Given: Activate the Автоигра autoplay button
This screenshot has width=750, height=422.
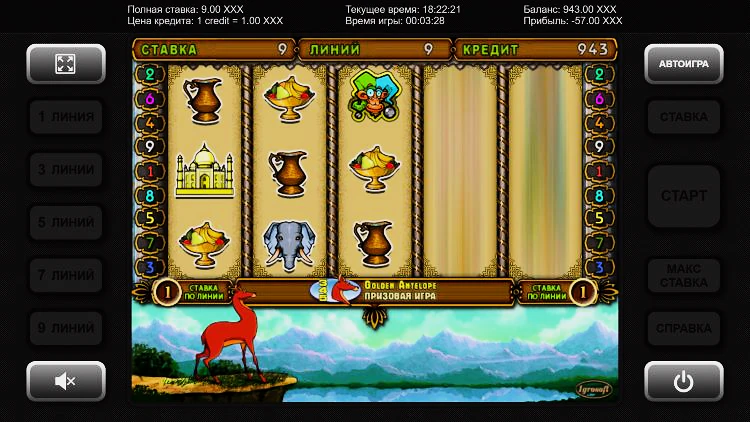Looking at the screenshot, I should [683, 64].
